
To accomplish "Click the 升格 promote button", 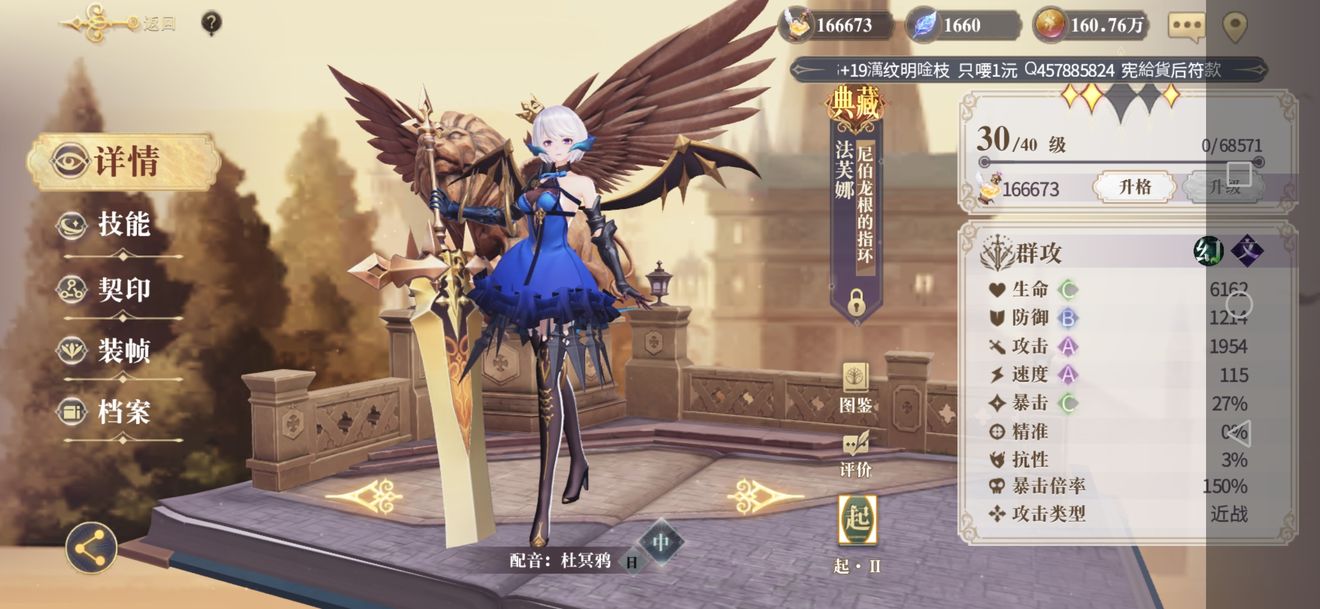I will click(1133, 187).
